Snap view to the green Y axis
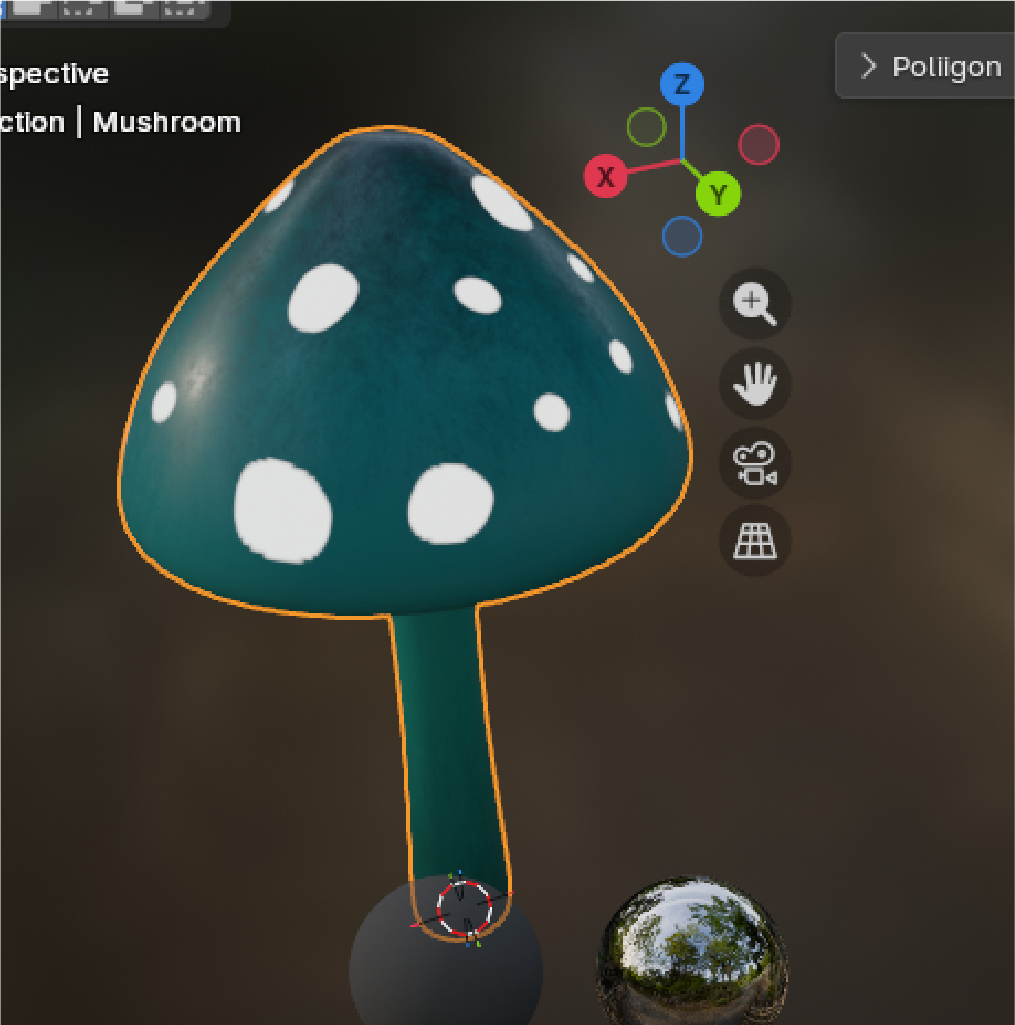 718,193
